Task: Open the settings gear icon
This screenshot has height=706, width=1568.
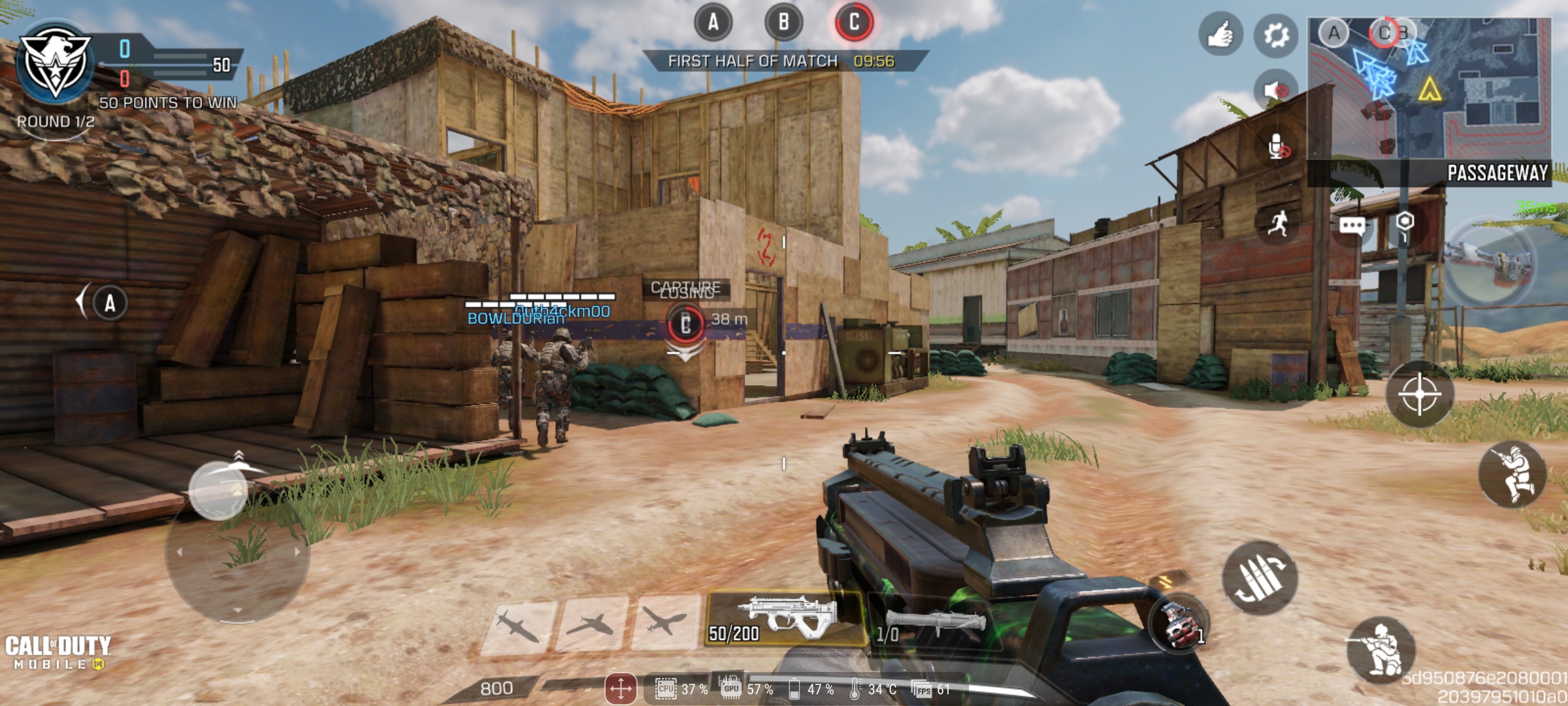Action: point(1276,35)
